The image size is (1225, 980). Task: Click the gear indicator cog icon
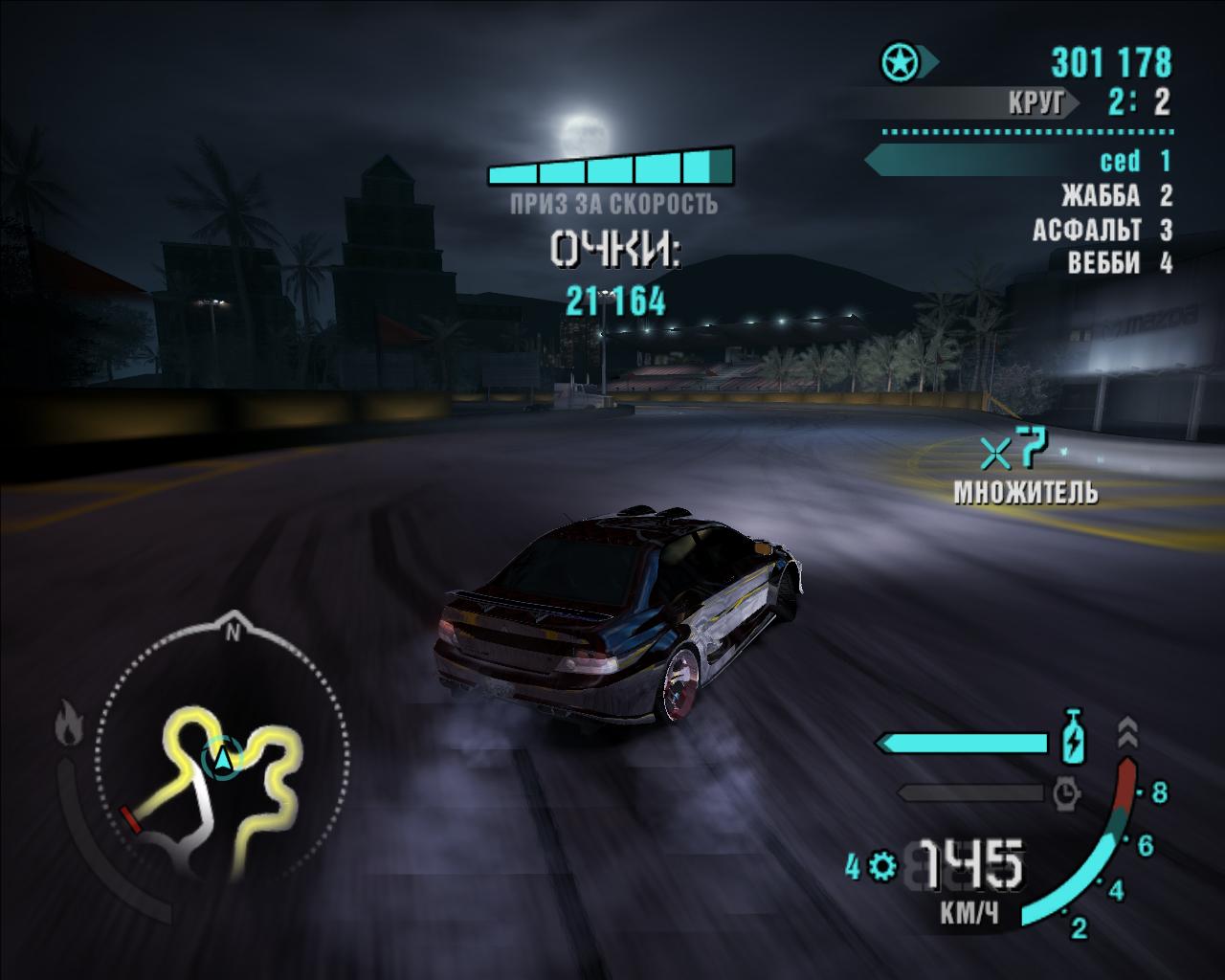(x=882, y=867)
